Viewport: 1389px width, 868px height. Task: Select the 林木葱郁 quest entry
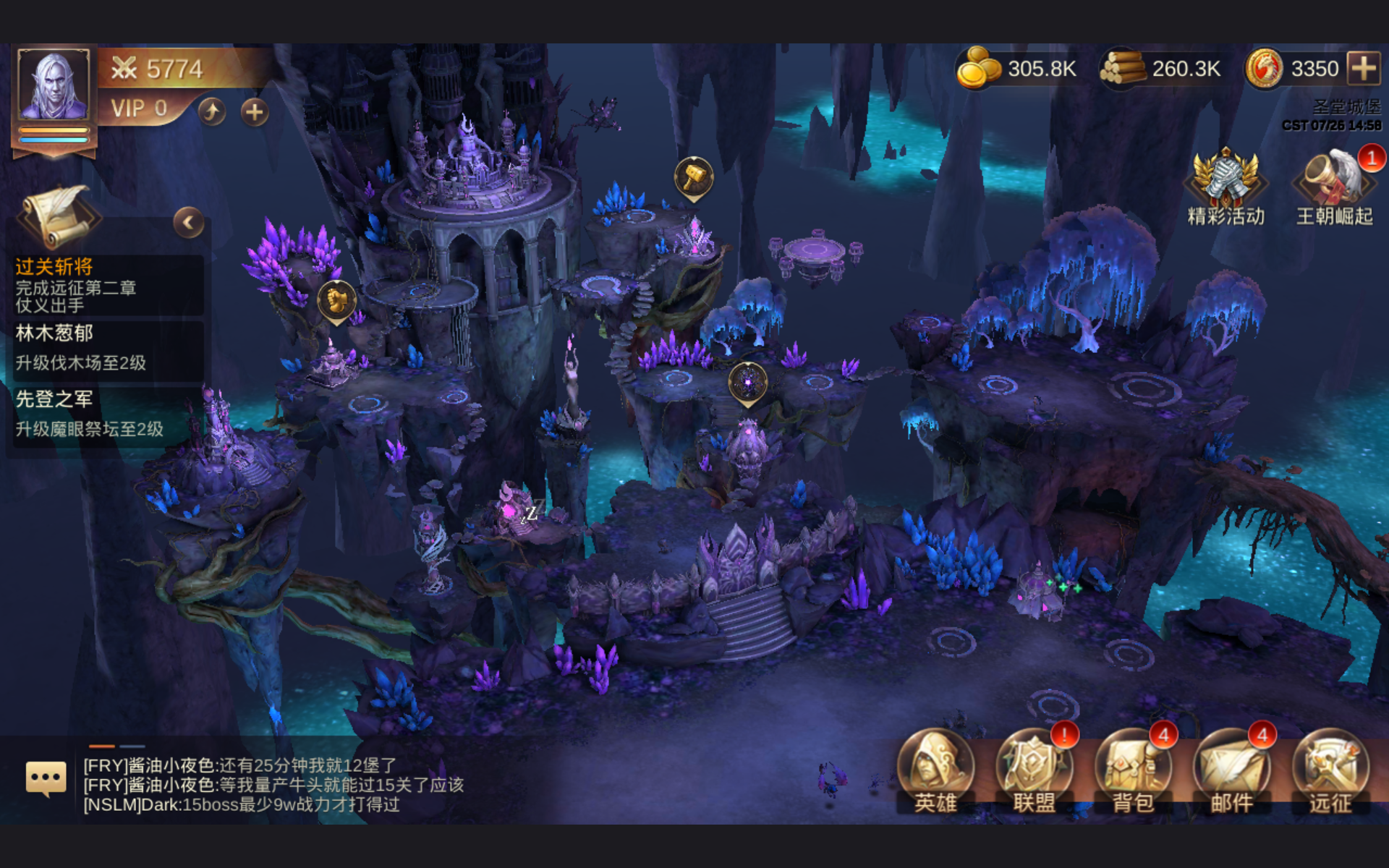[x=105, y=348]
